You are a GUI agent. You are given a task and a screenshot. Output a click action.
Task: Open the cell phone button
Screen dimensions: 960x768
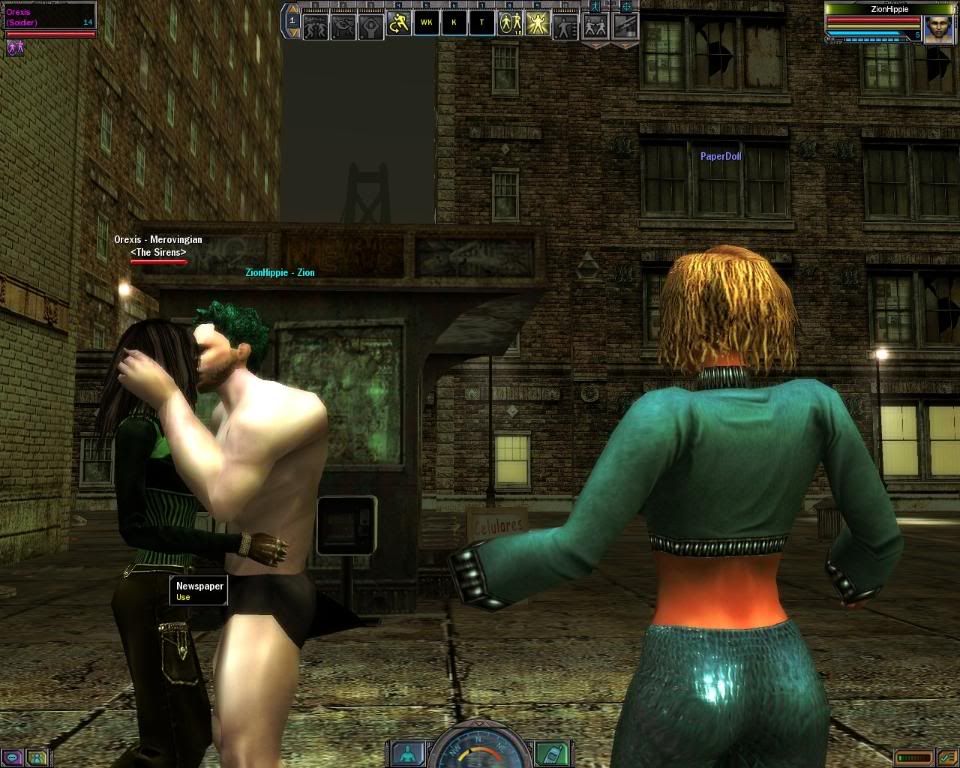tap(551, 753)
